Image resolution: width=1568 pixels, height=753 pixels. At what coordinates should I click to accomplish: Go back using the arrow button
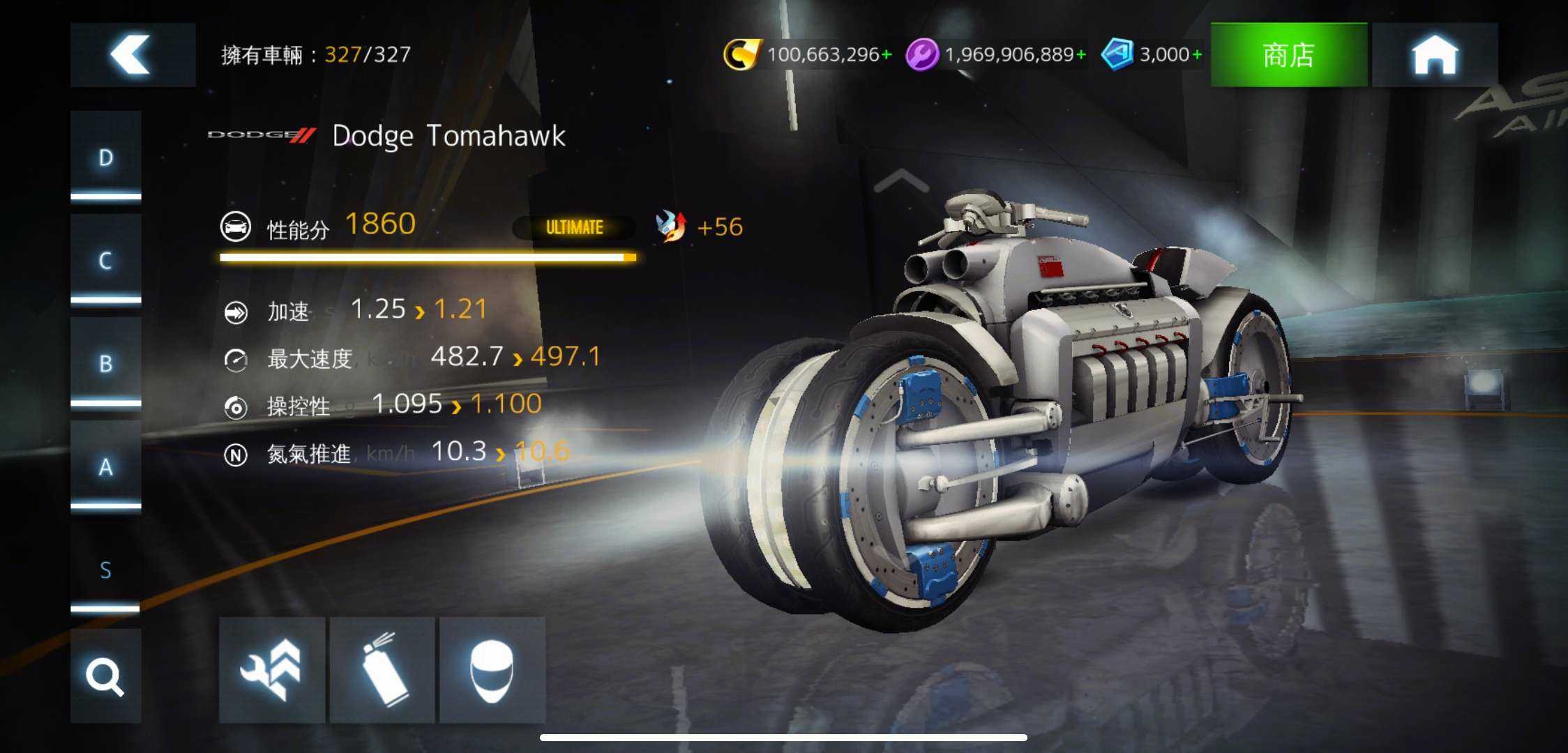click(133, 54)
